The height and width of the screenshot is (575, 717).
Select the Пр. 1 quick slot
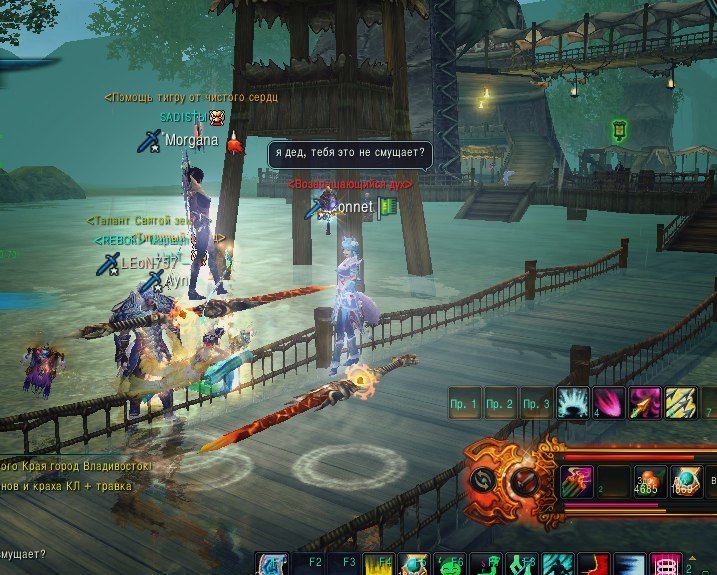[466, 403]
